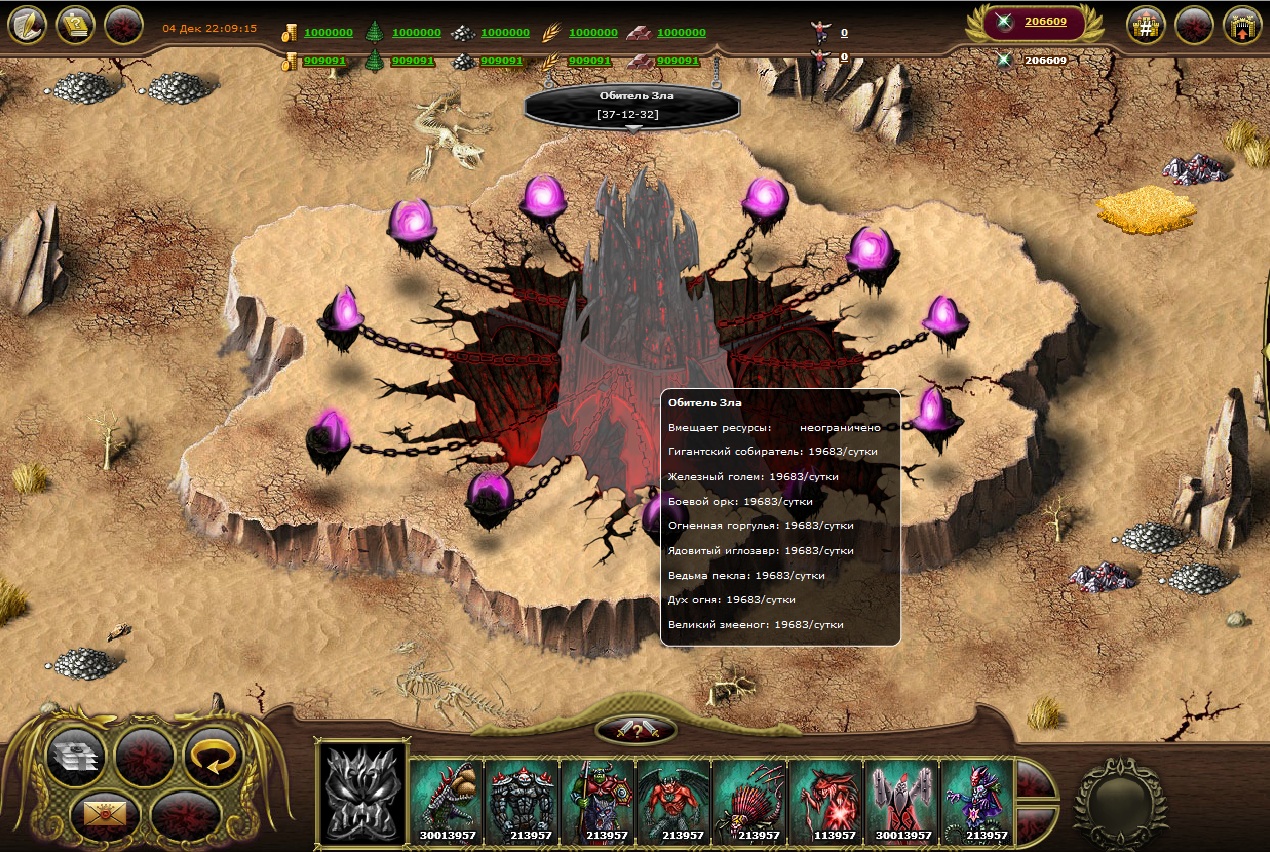Open the crossed swords question mark button

pyautogui.click(x=635, y=730)
